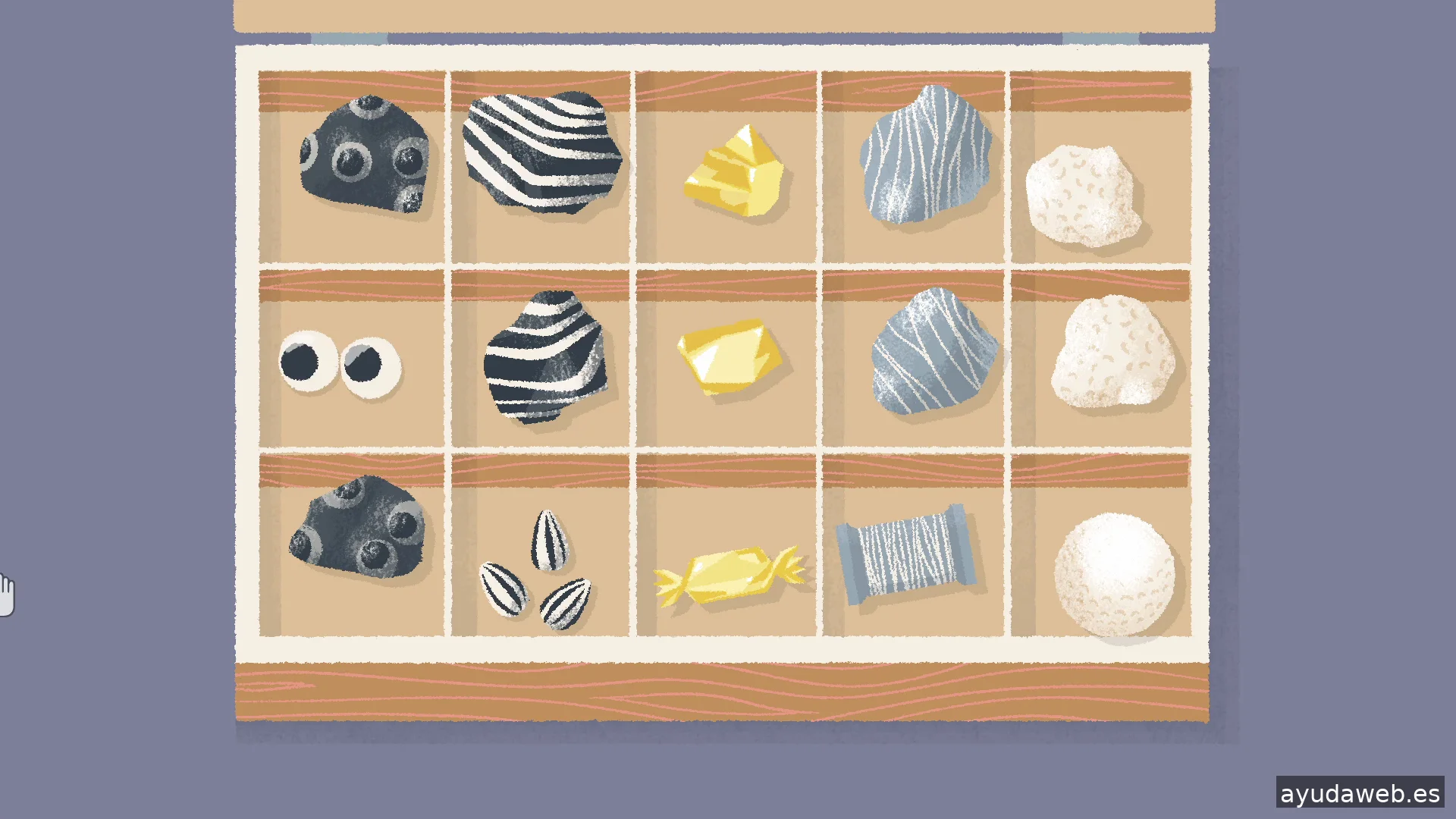Select the round white ball
This screenshot has height=819, width=1456.
click(x=1114, y=574)
